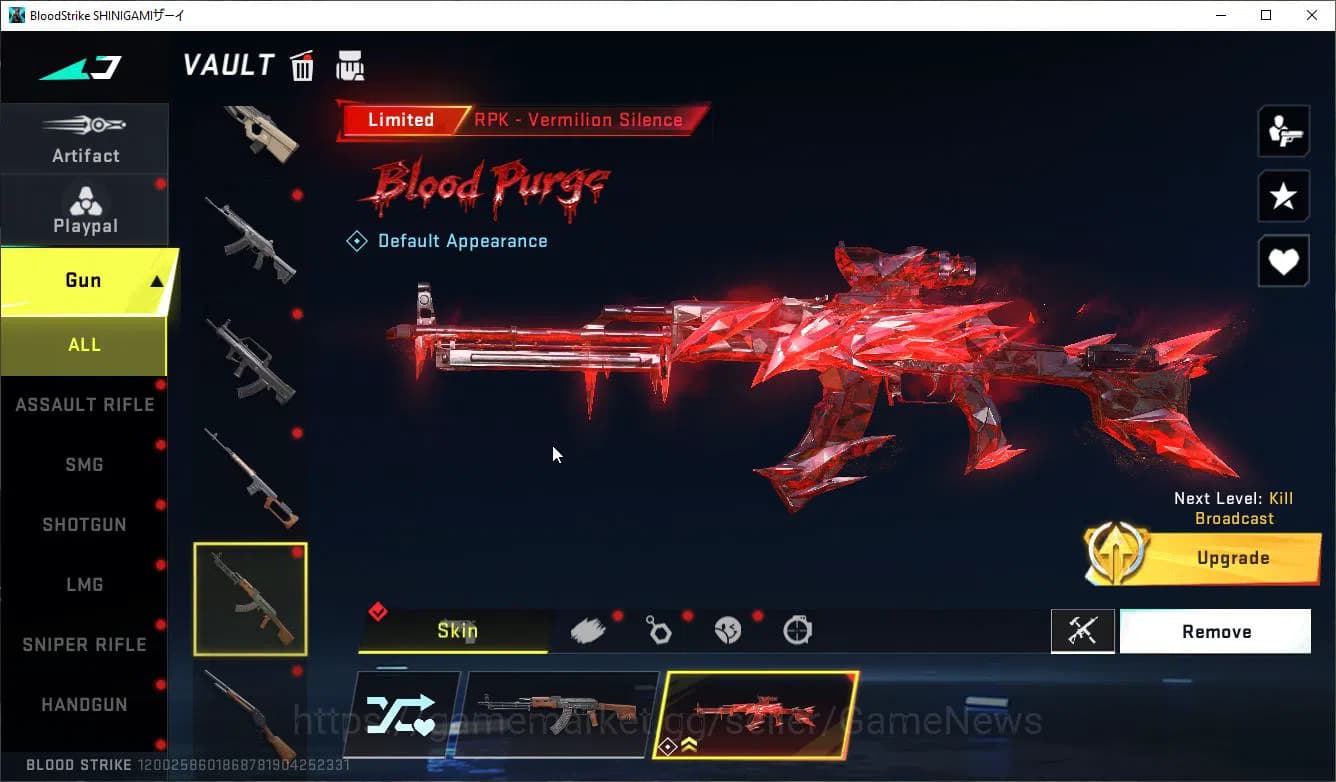
Task: Open the sticker customization icon
Action: pyautogui.click(x=727, y=629)
